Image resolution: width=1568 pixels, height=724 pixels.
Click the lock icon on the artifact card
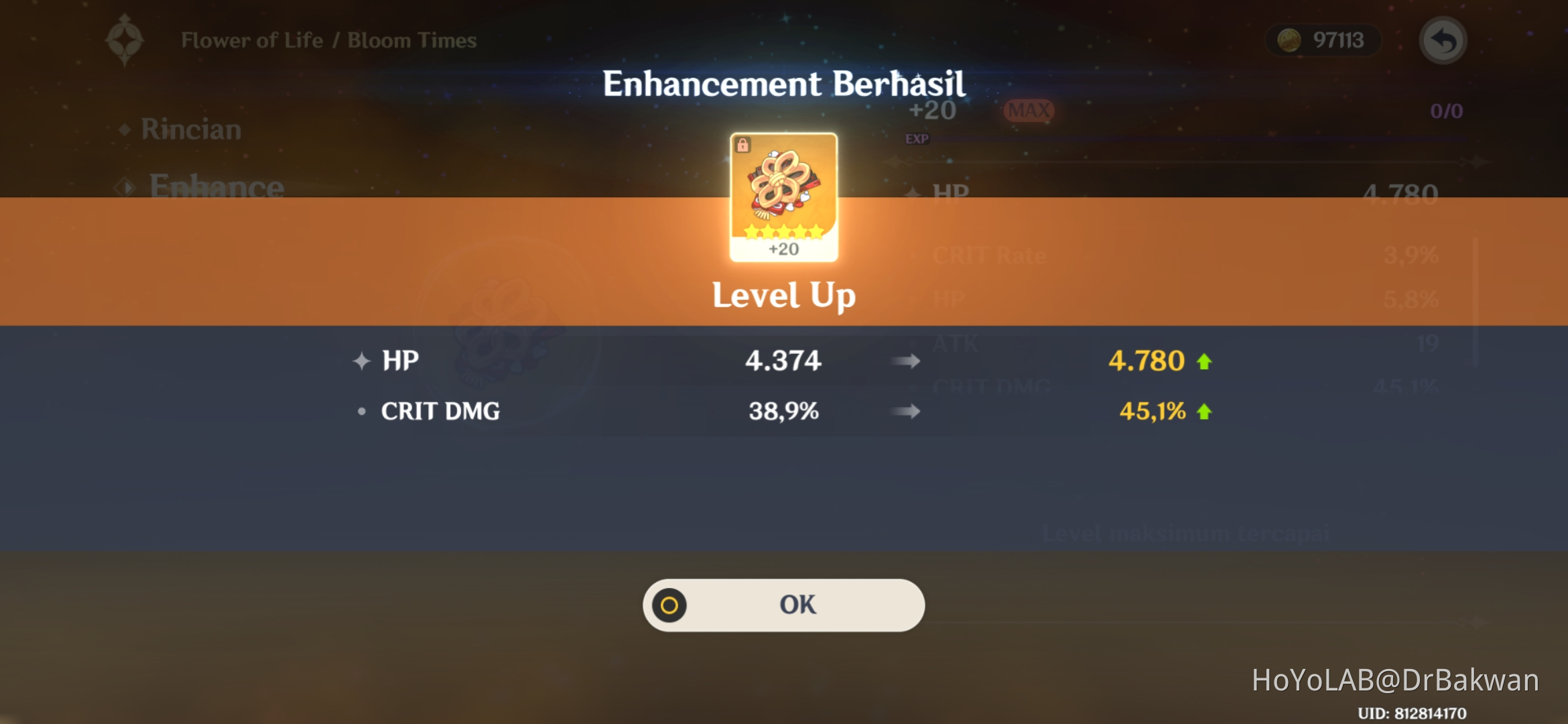coord(744,143)
